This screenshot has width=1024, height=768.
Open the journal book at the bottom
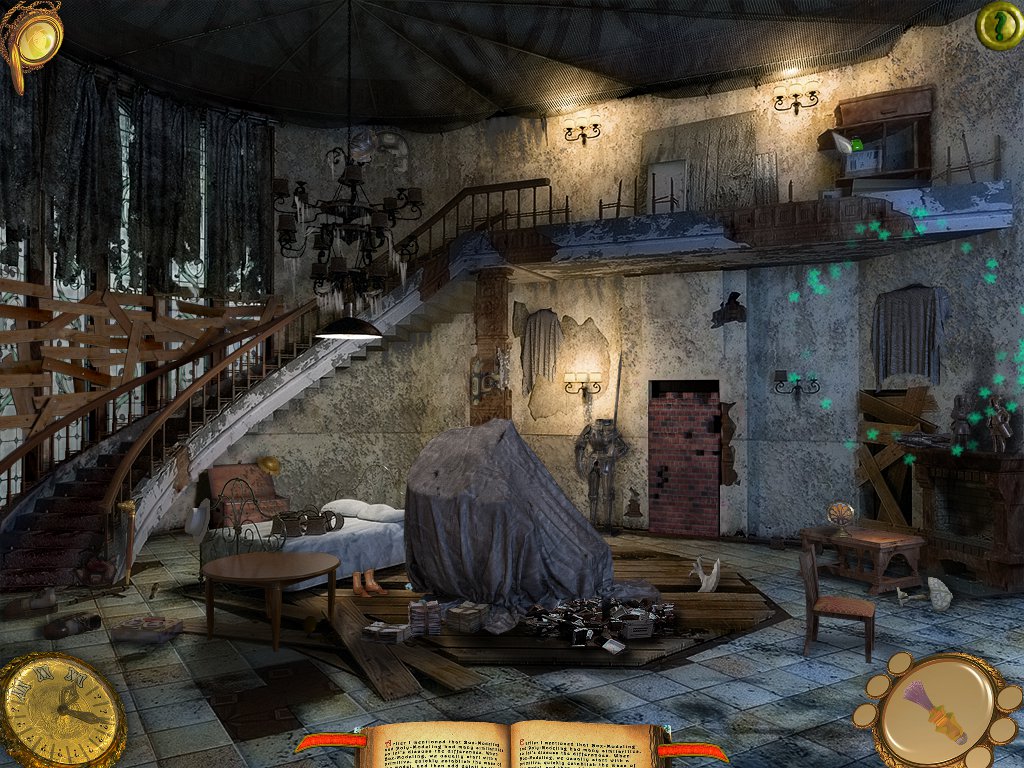pos(513,745)
